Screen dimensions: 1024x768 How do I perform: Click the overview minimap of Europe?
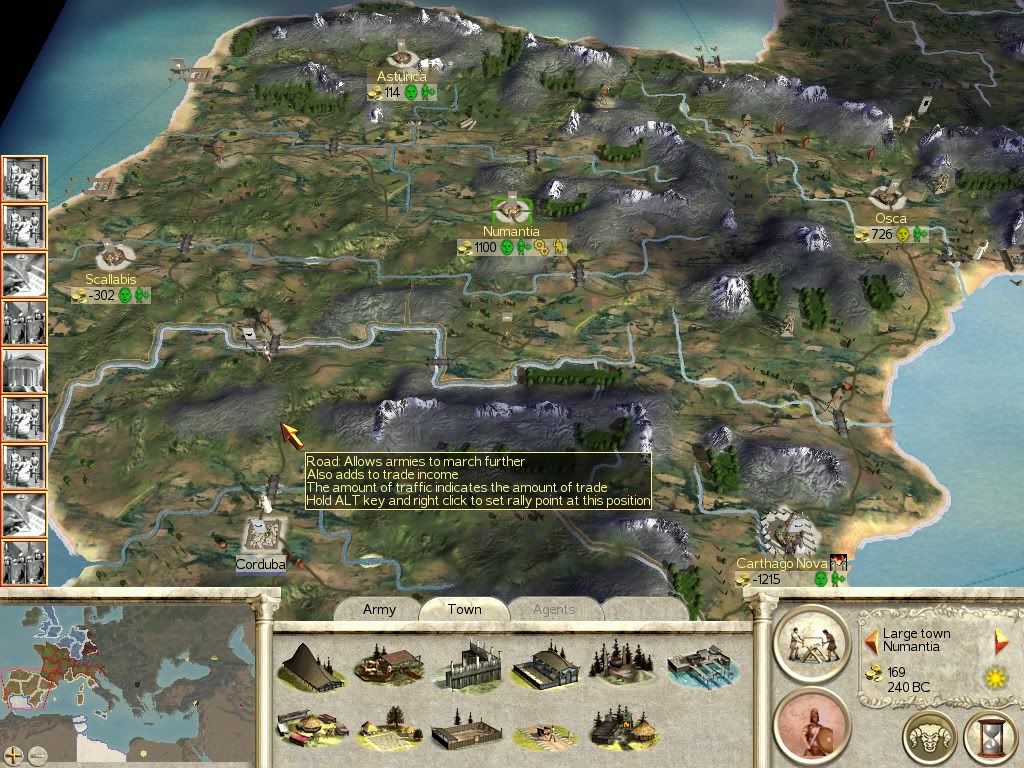[130, 680]
